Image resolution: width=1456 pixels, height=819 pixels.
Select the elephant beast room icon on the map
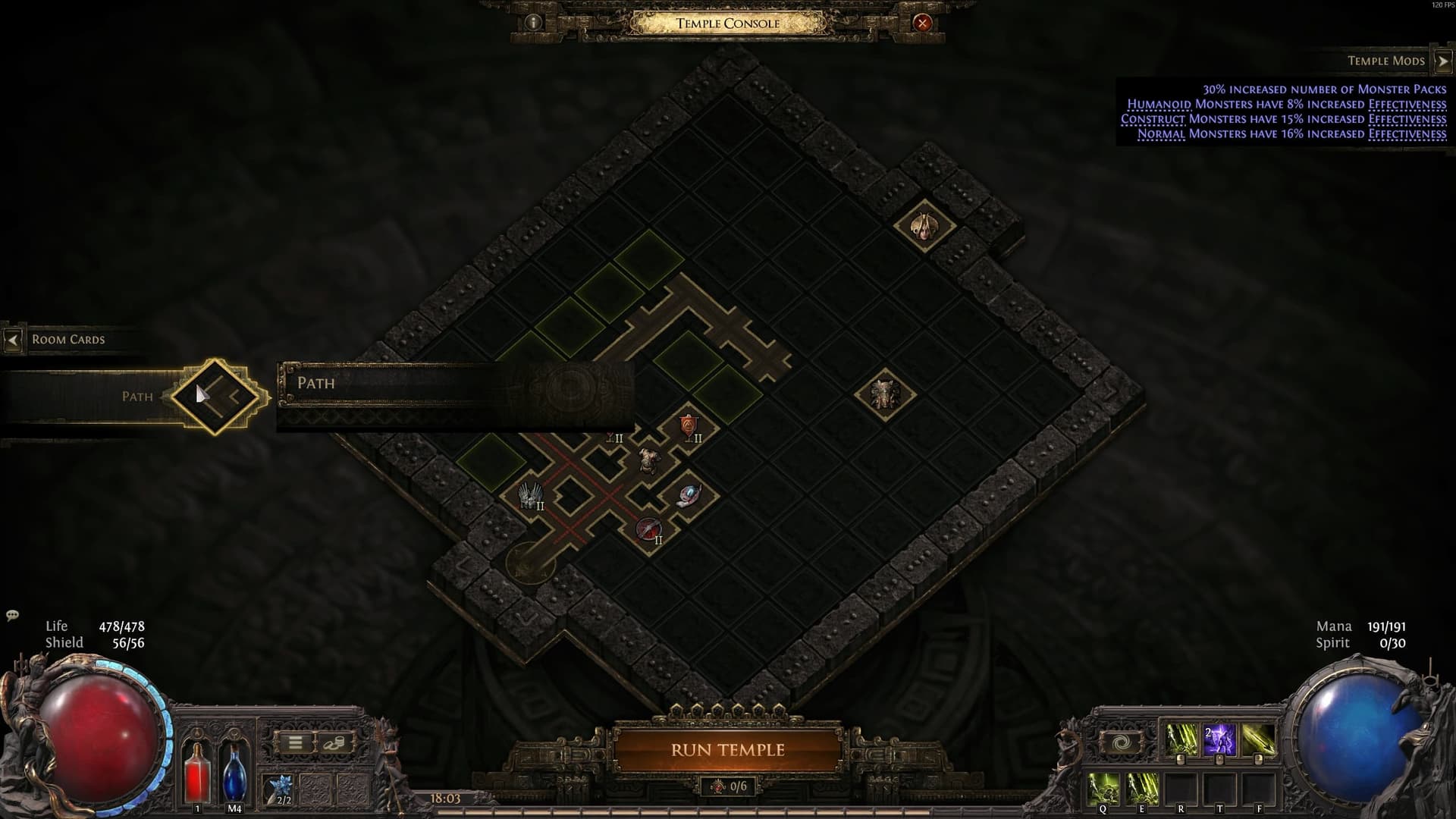pyautogui.click(x=886, y=393)
